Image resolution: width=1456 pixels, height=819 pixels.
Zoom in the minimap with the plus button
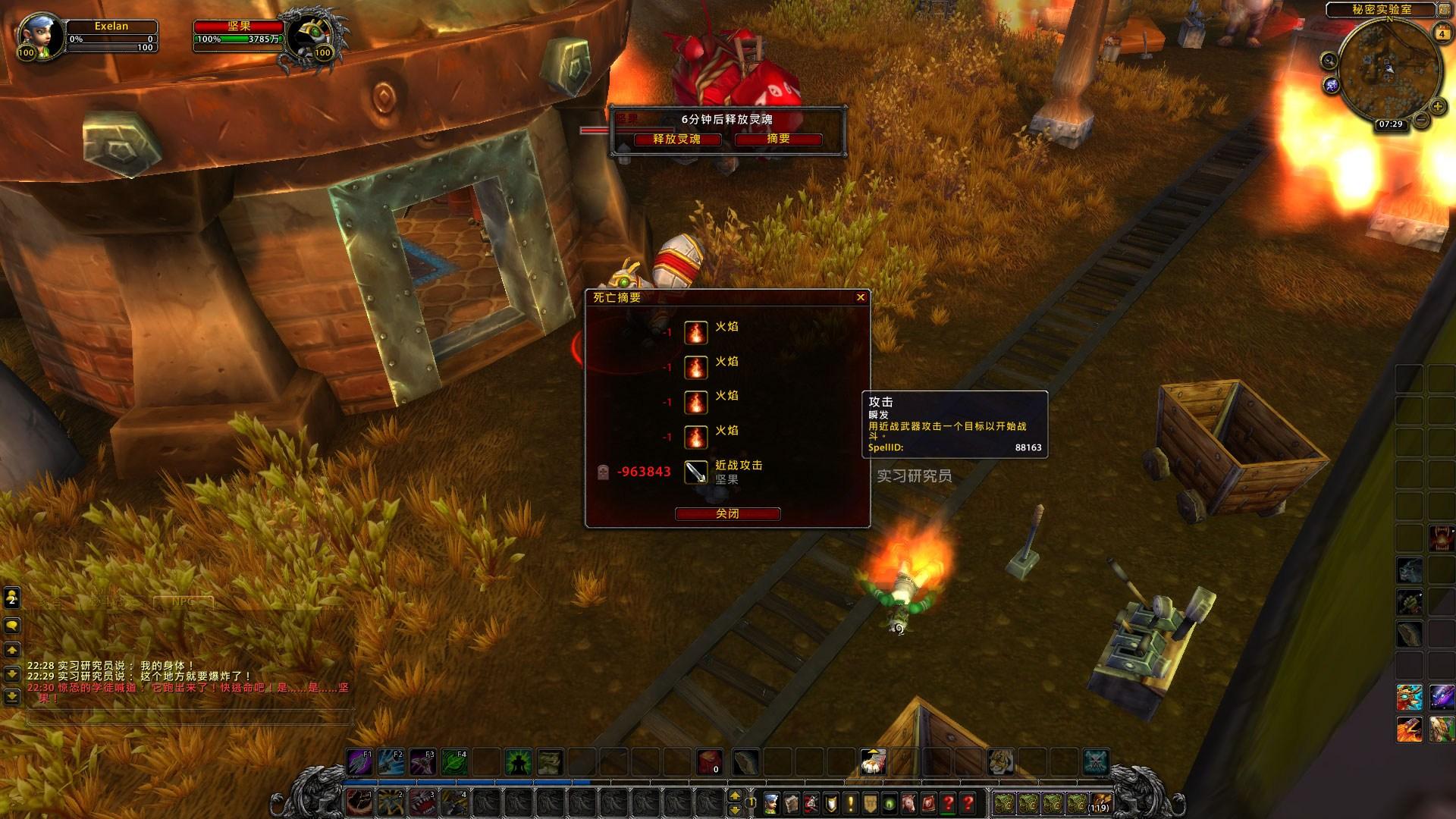click(x=1437, y=107)
